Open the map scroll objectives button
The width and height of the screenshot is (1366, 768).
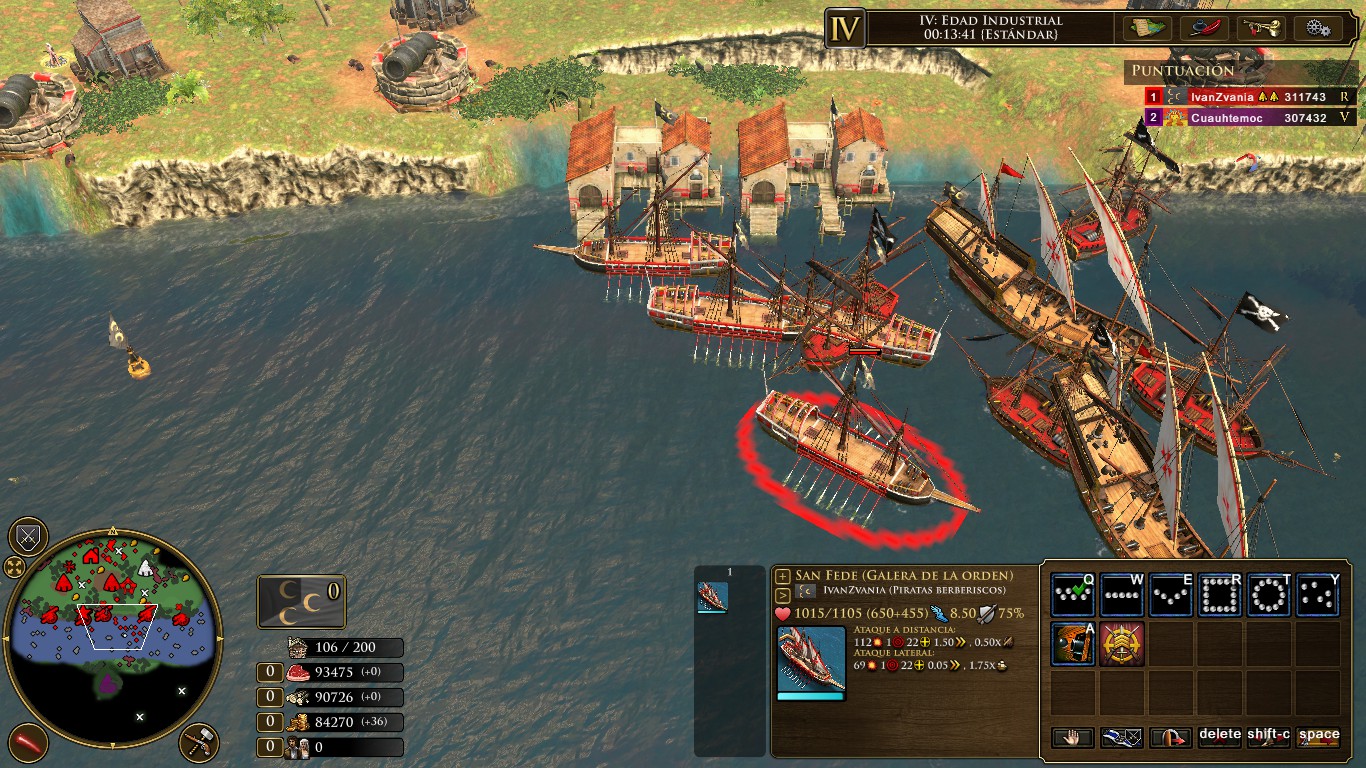pos(1147,28)
